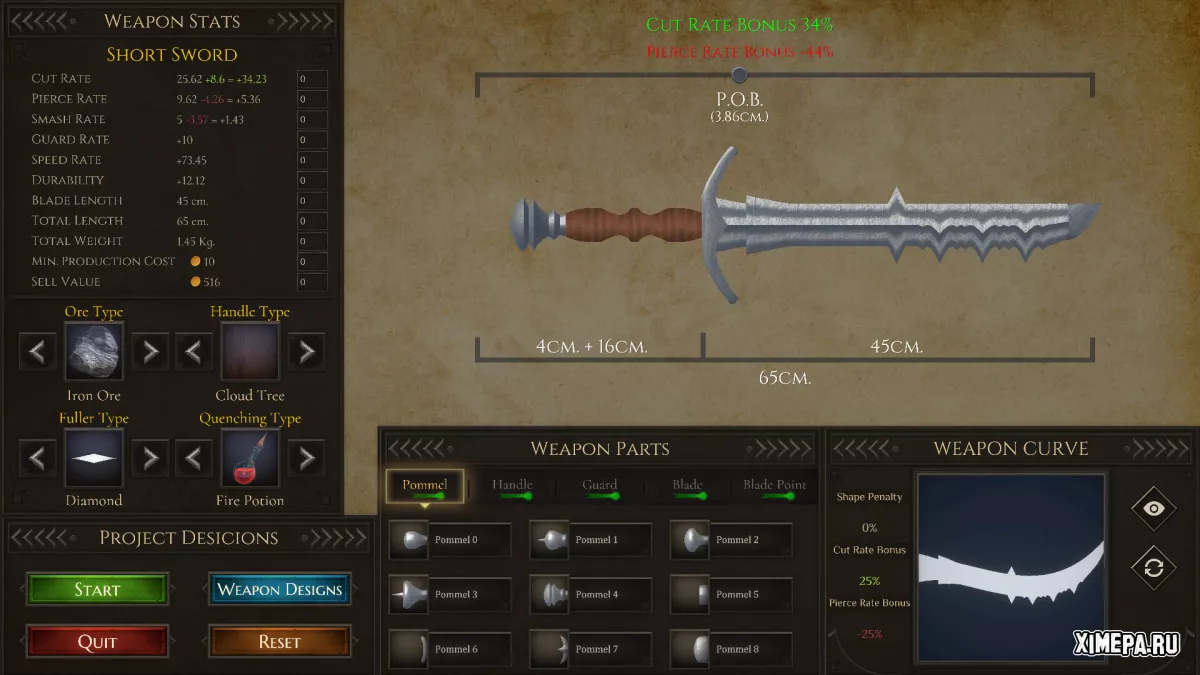
Task: Toggle weapon curve visibility eye icon
Action: click(1153, 508)
